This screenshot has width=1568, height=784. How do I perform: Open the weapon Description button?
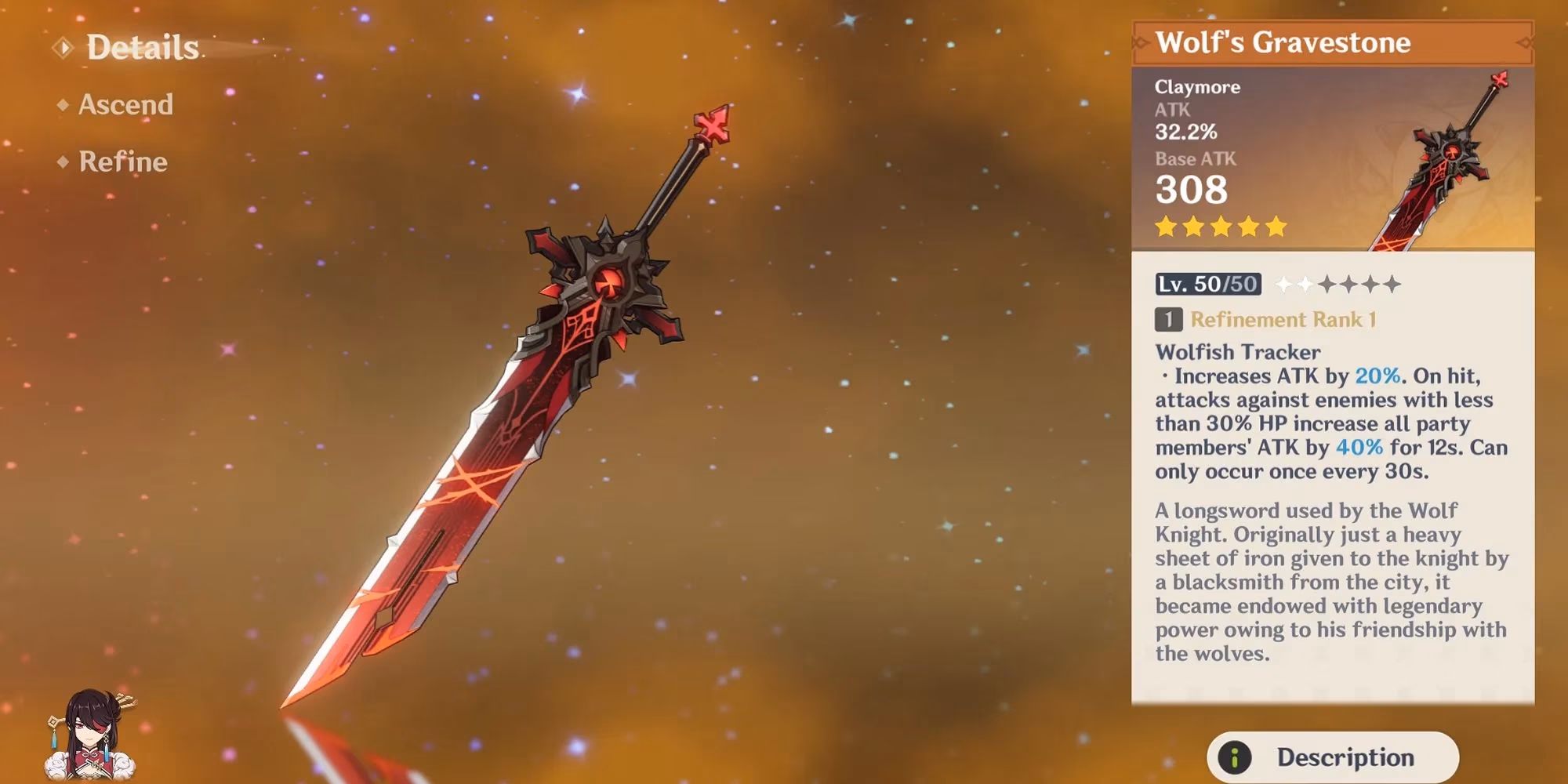click(x=1332, y=757)
